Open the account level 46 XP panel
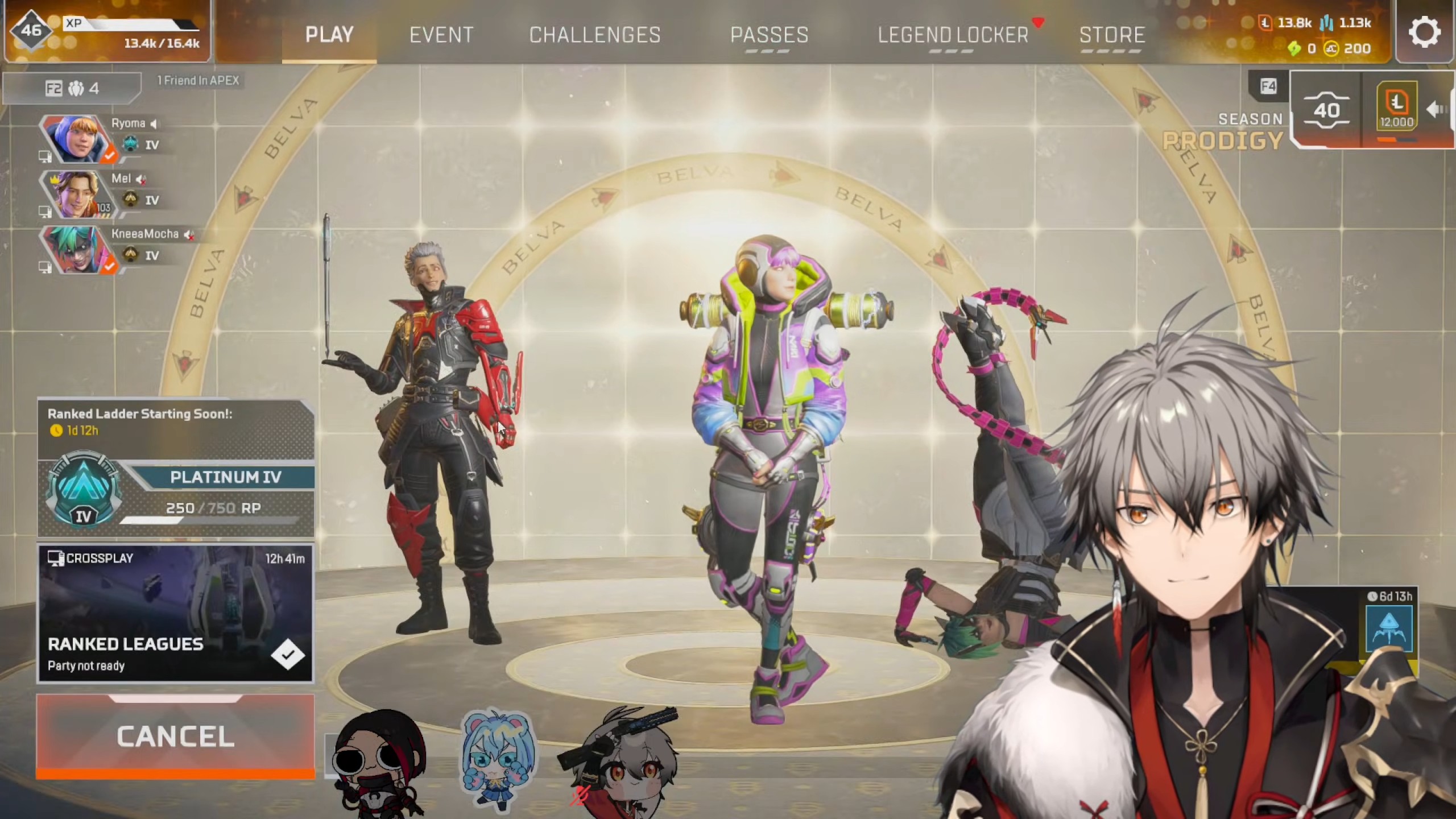 click(107, 31)
